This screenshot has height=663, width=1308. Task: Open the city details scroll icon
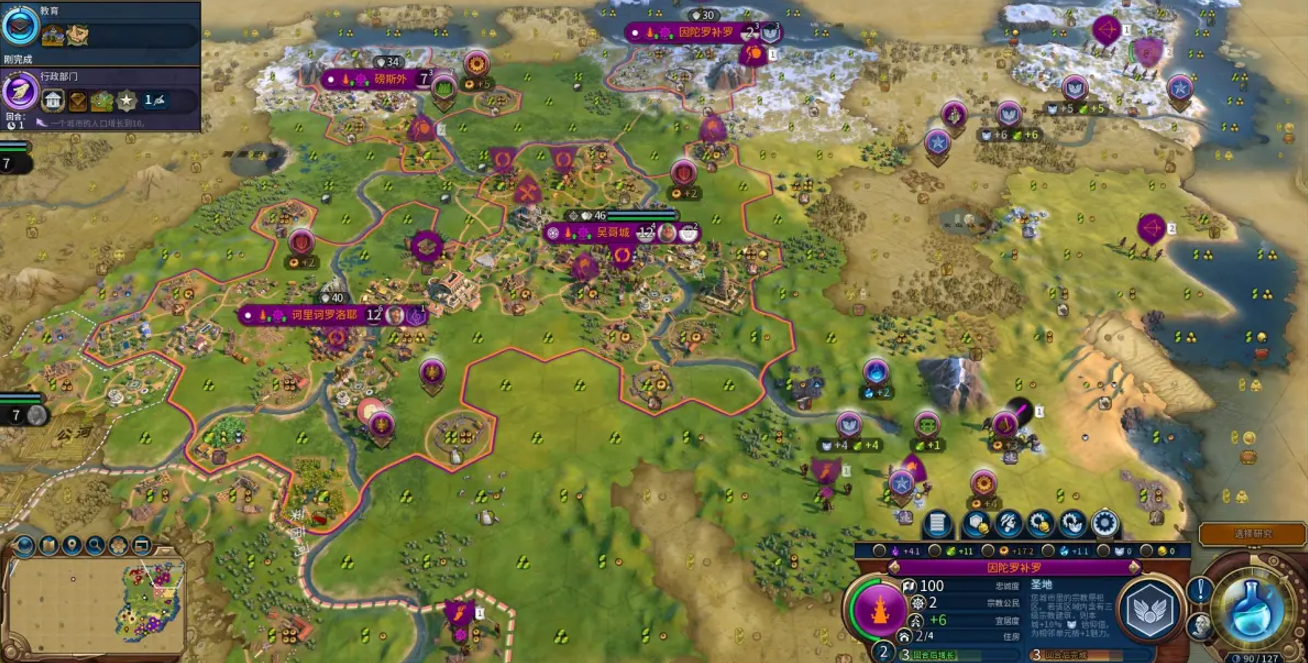pos(937,523)
